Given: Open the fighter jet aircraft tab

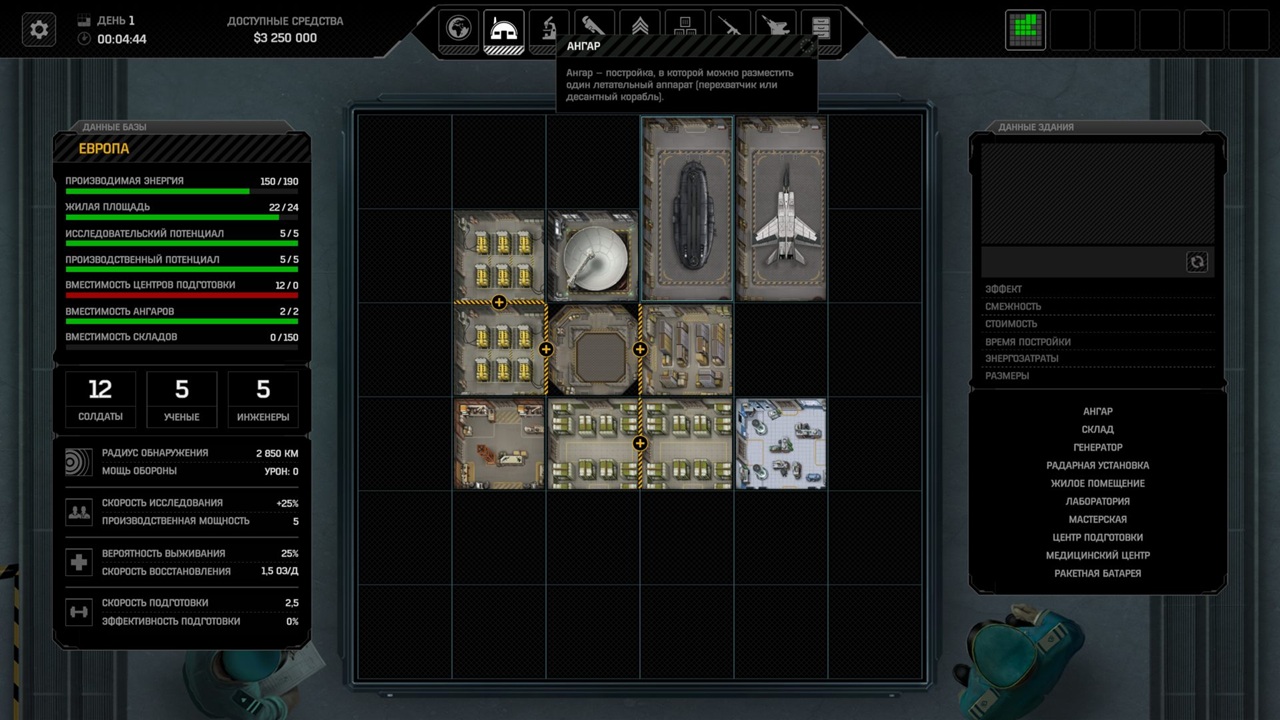Looking at the screenshot, I should point(775,29).
